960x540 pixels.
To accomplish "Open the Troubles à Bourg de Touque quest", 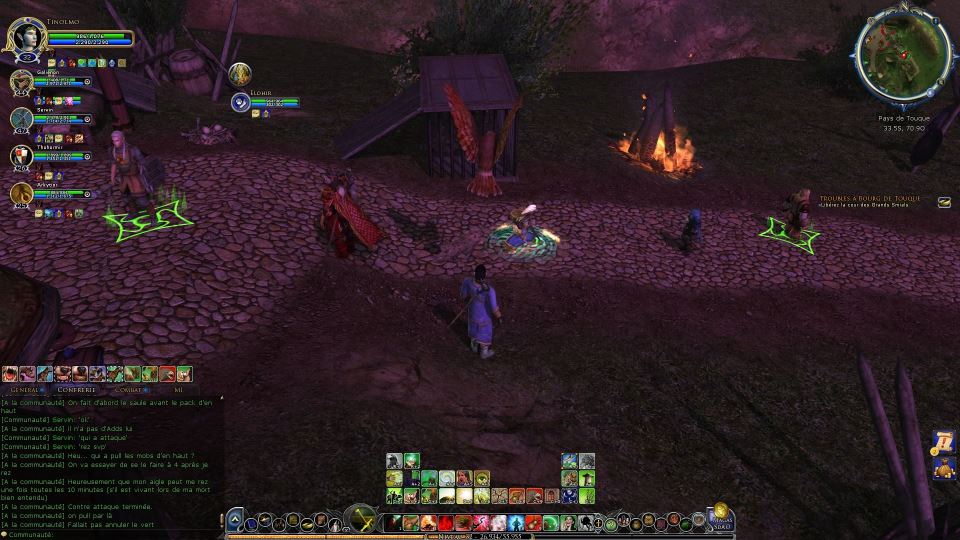I will [x=869, y=199].
